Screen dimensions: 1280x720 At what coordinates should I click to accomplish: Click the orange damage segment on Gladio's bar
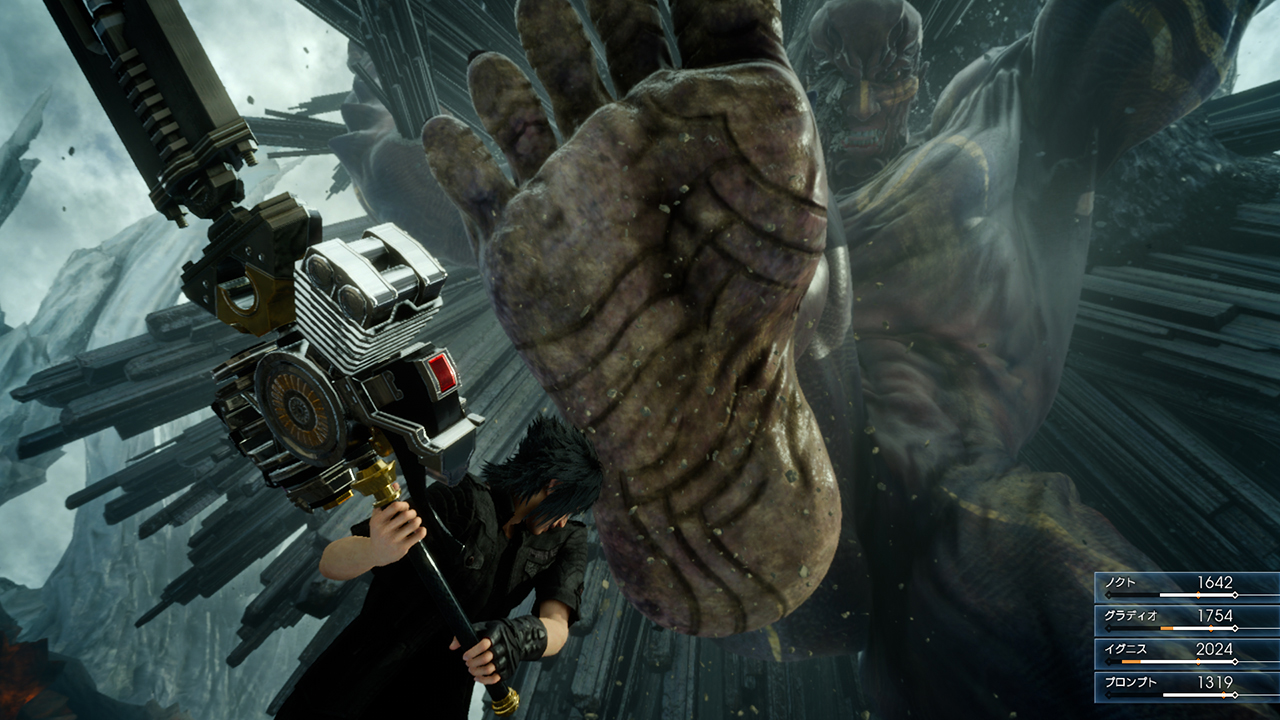tap(1167, 628)
